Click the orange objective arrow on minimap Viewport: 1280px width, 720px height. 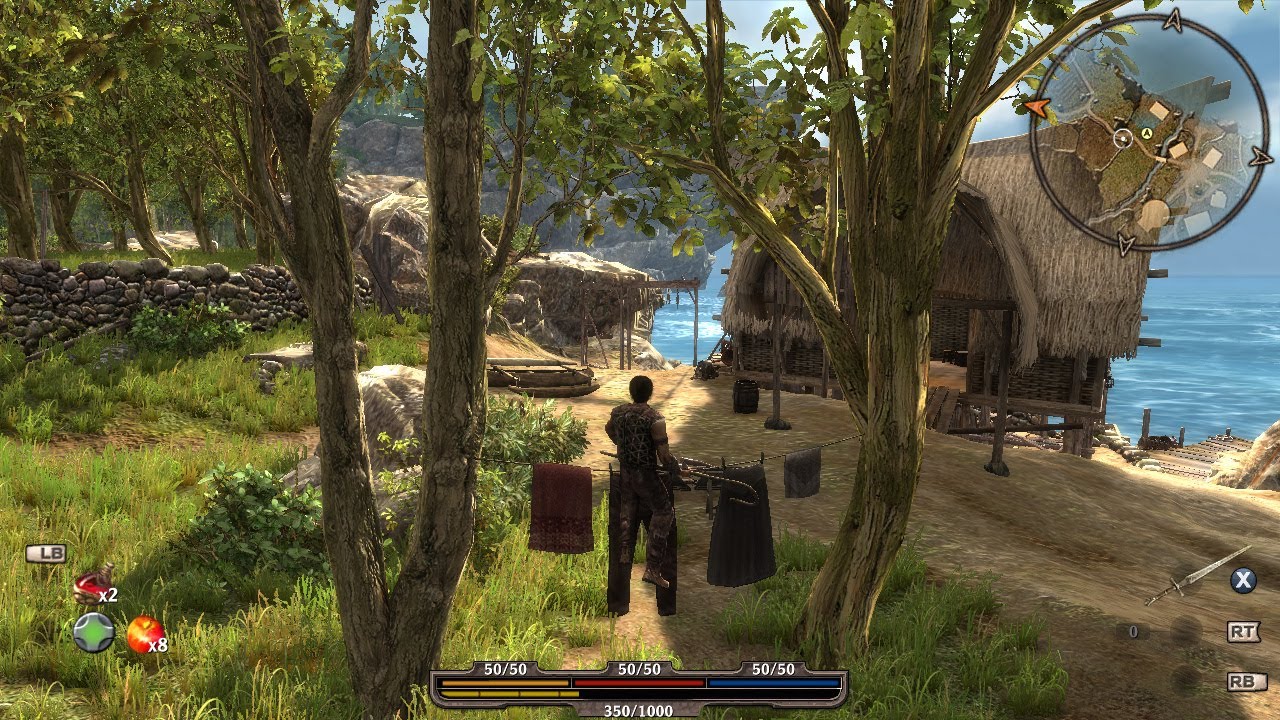(1035, 106)
